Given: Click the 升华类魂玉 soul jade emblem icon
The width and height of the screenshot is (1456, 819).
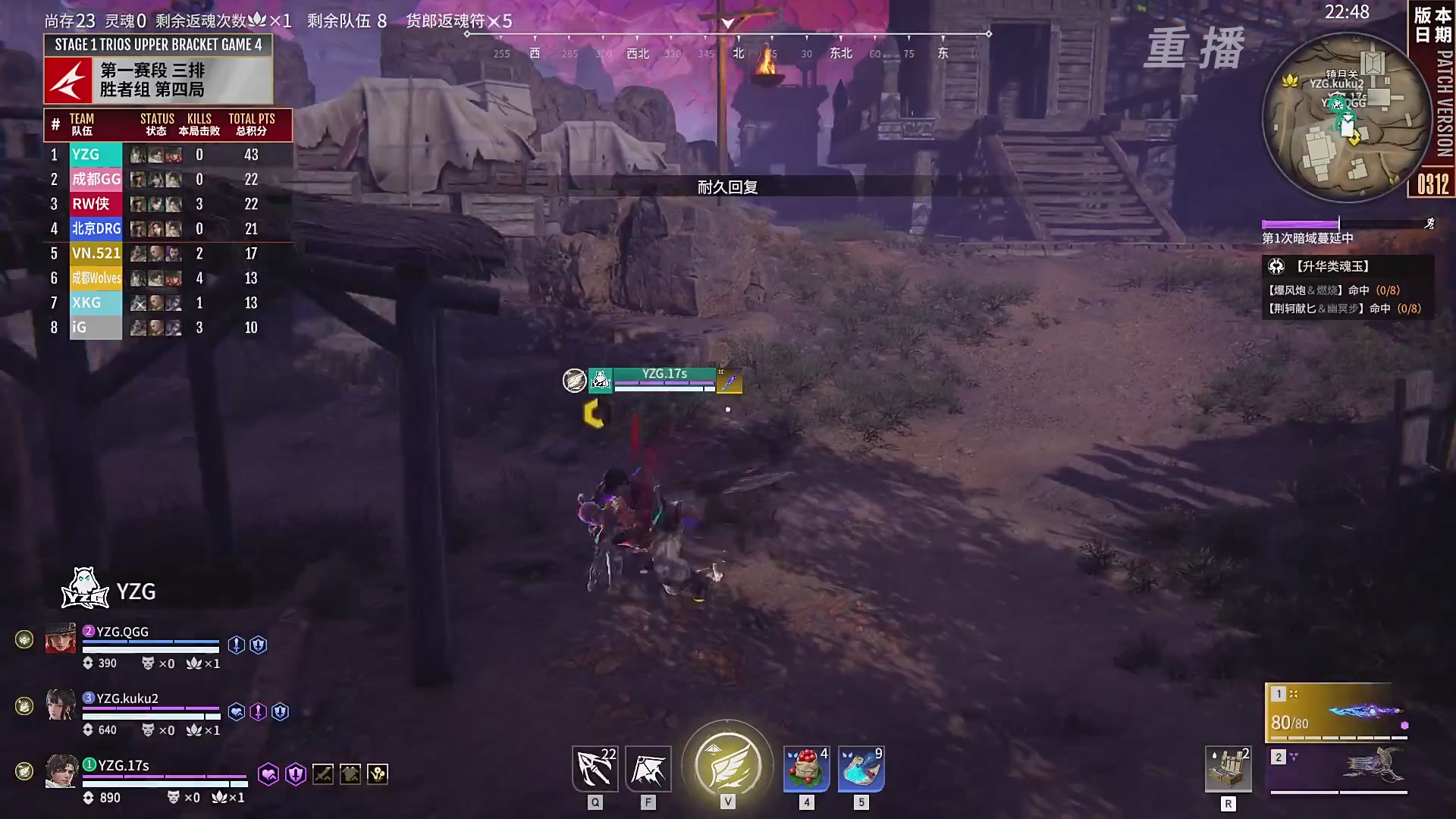Looking at the screenshot, I should [x=1276, y=266].
